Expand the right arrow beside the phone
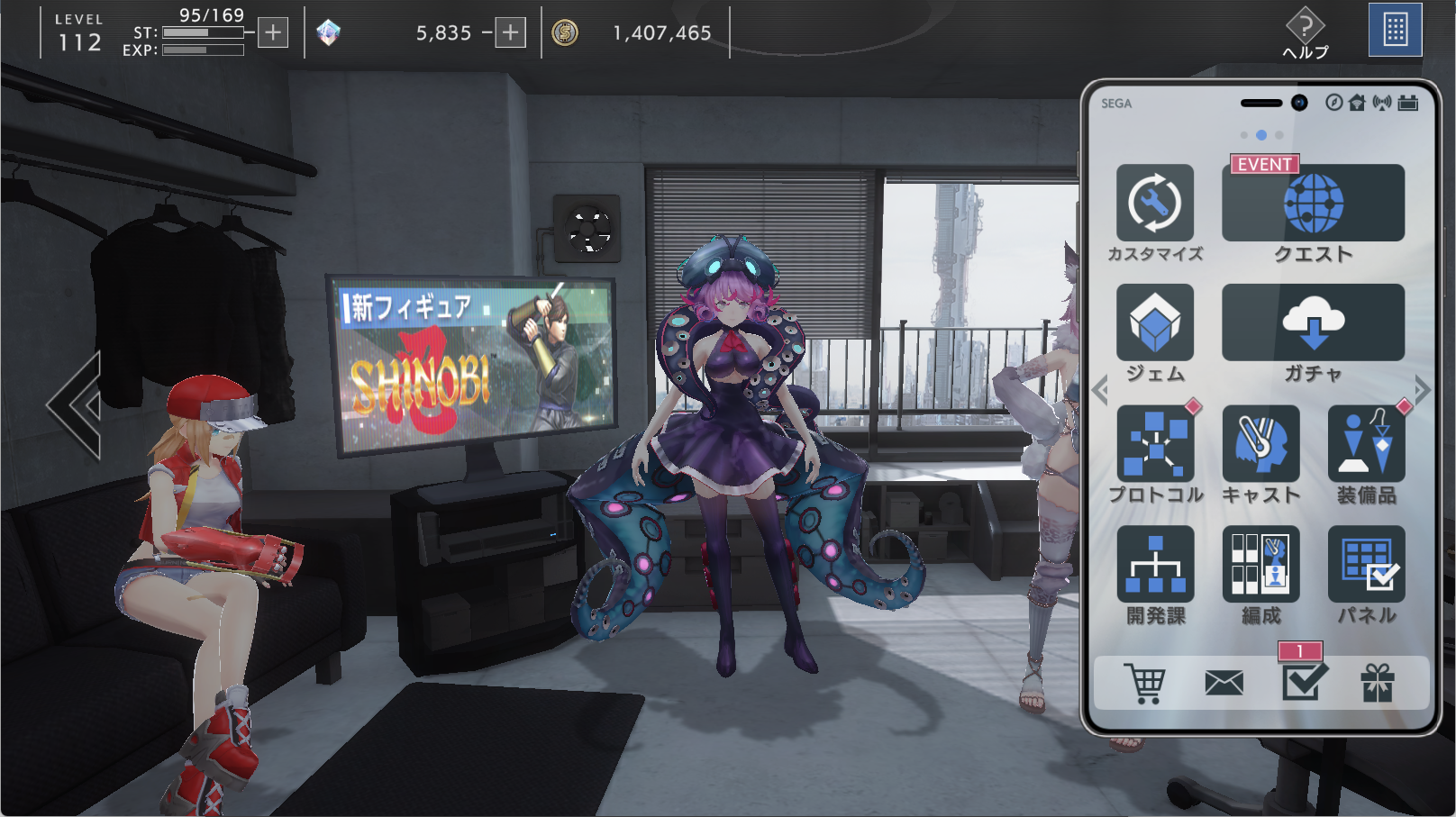 (x=1422, y=389)
